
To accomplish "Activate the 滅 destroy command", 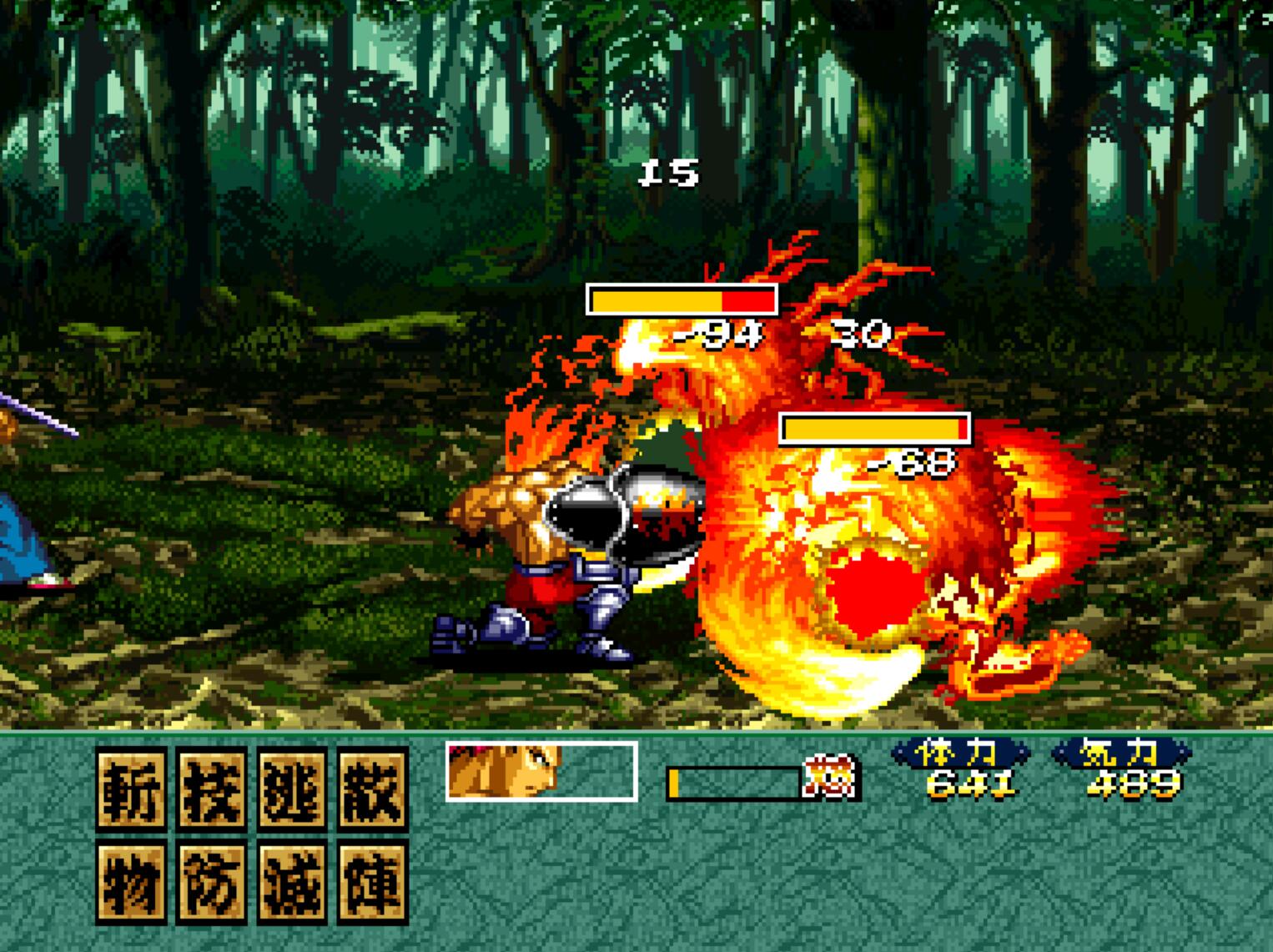I will tap(293, 881).
